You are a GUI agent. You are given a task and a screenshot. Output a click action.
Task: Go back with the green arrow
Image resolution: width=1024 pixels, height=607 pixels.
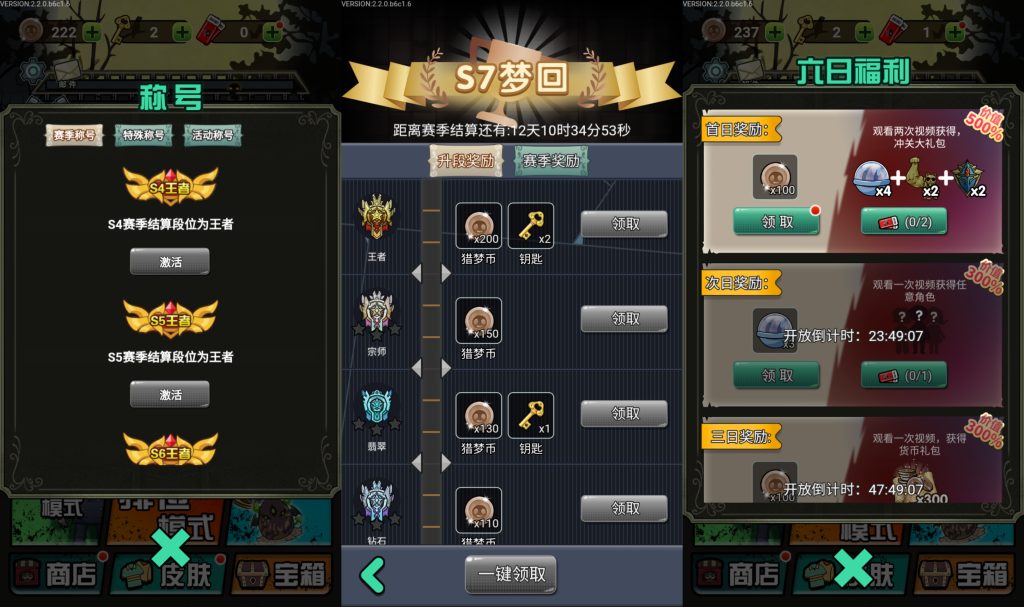point(372,575)
